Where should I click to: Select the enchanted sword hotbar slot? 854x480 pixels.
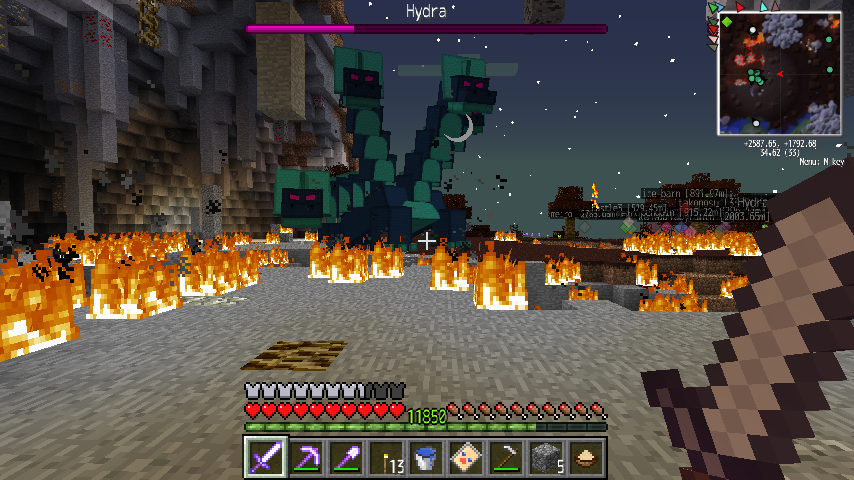click(x=266, y=457)
